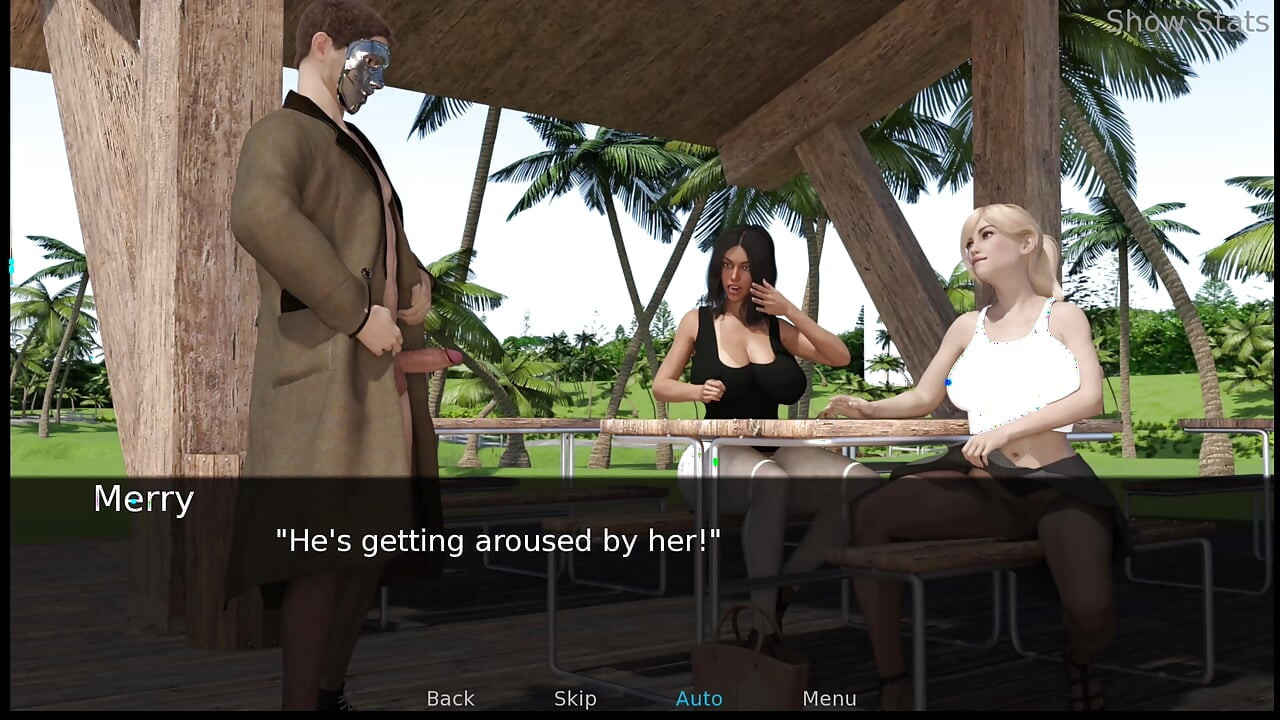Screen dimensions: 1280x720
Task: Click "He's getting aroused by her!" line
Action: [500, 541]
